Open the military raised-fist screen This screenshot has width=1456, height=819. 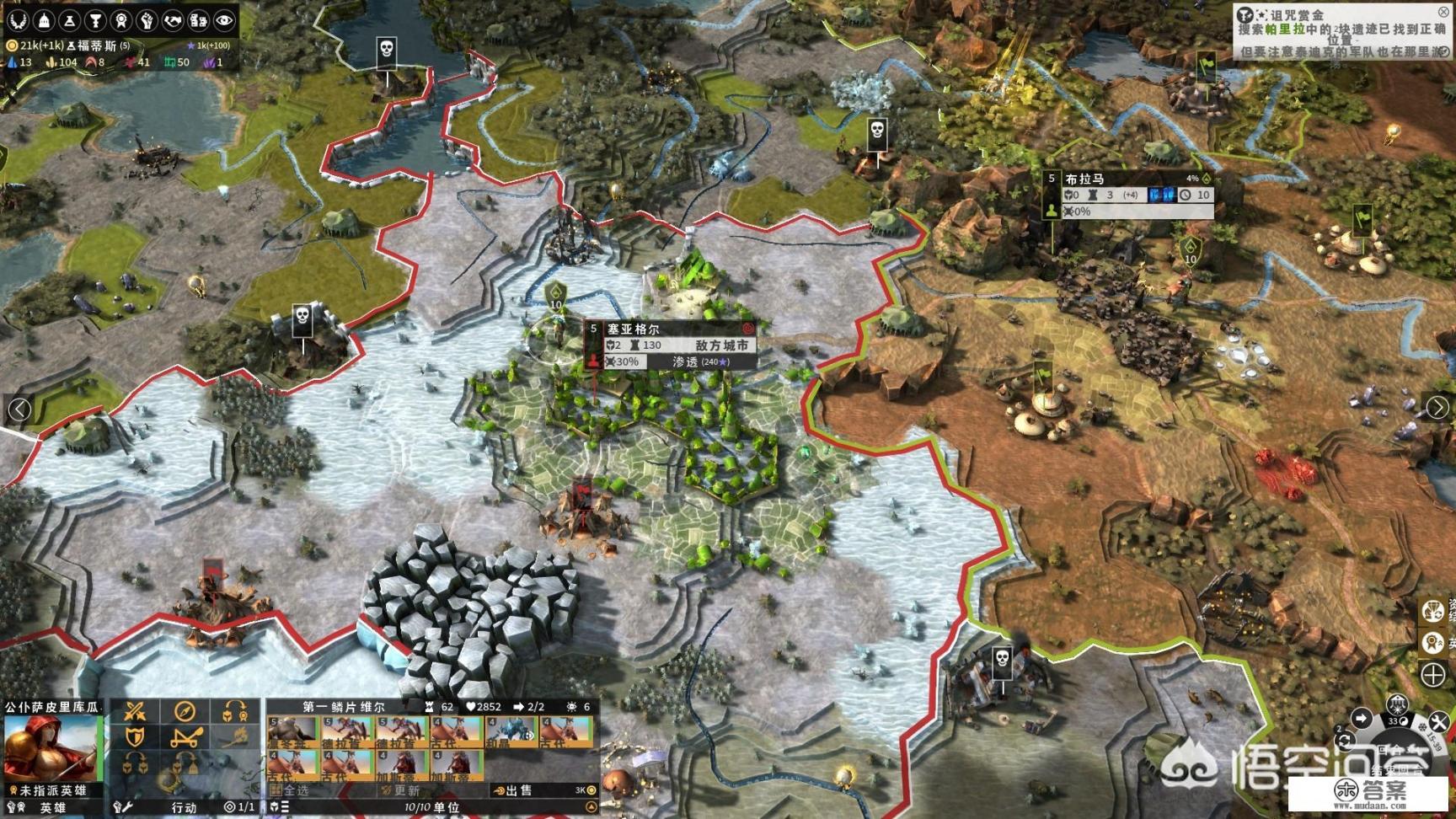tap(147, 20)
